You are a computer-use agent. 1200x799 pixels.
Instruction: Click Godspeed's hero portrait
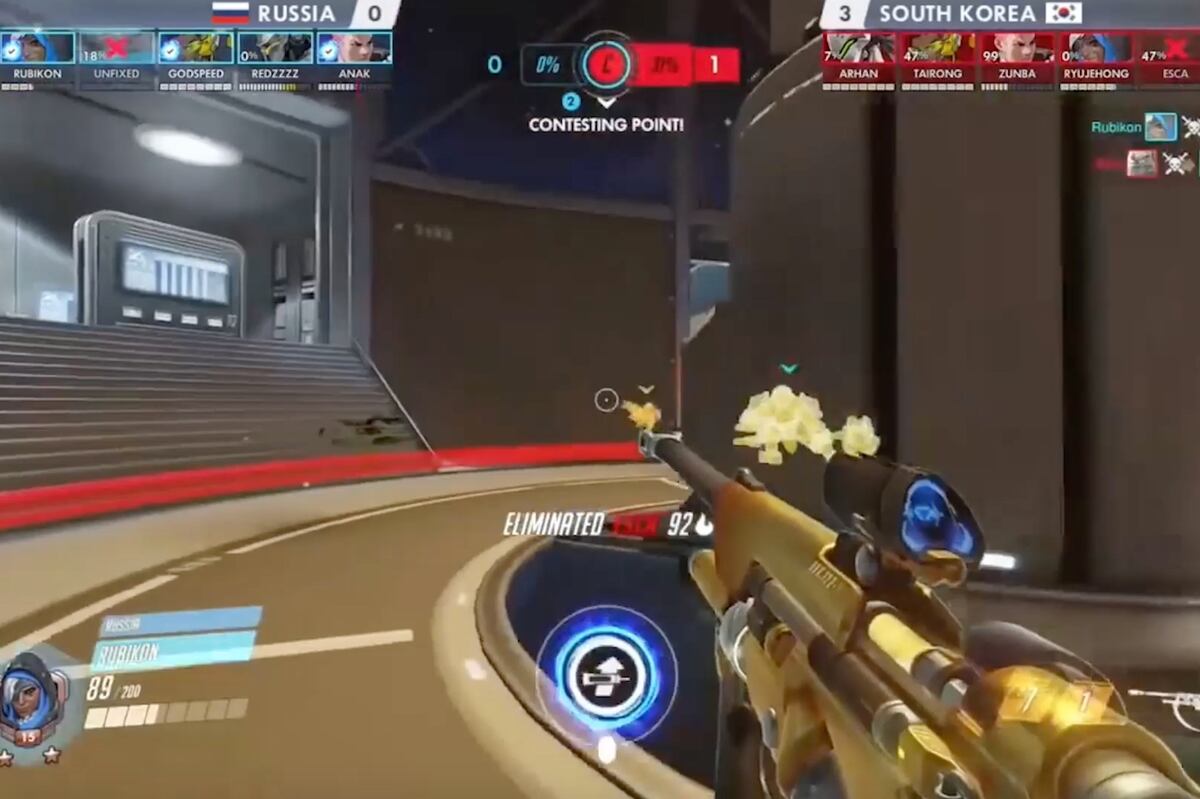coord(195,48)
